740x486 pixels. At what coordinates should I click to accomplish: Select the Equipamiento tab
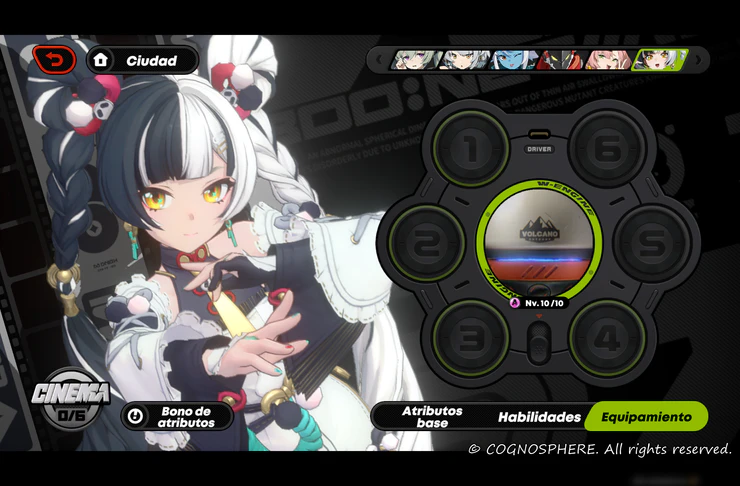coord(646,416)
